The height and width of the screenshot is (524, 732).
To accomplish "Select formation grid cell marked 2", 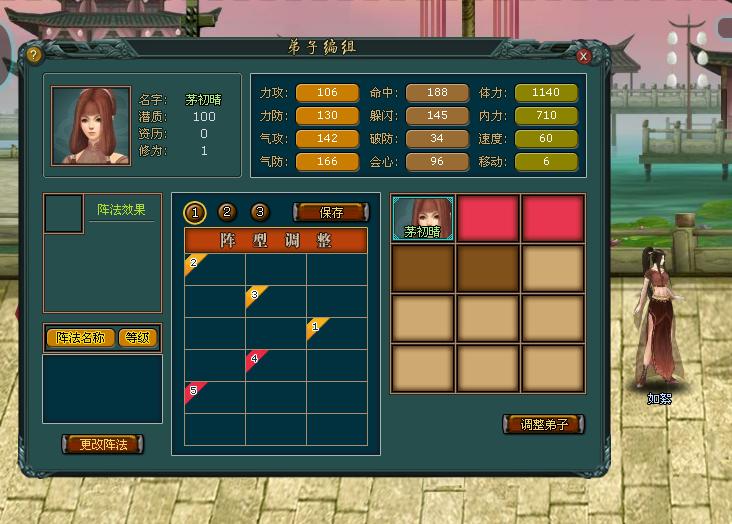I will [214, 270].
